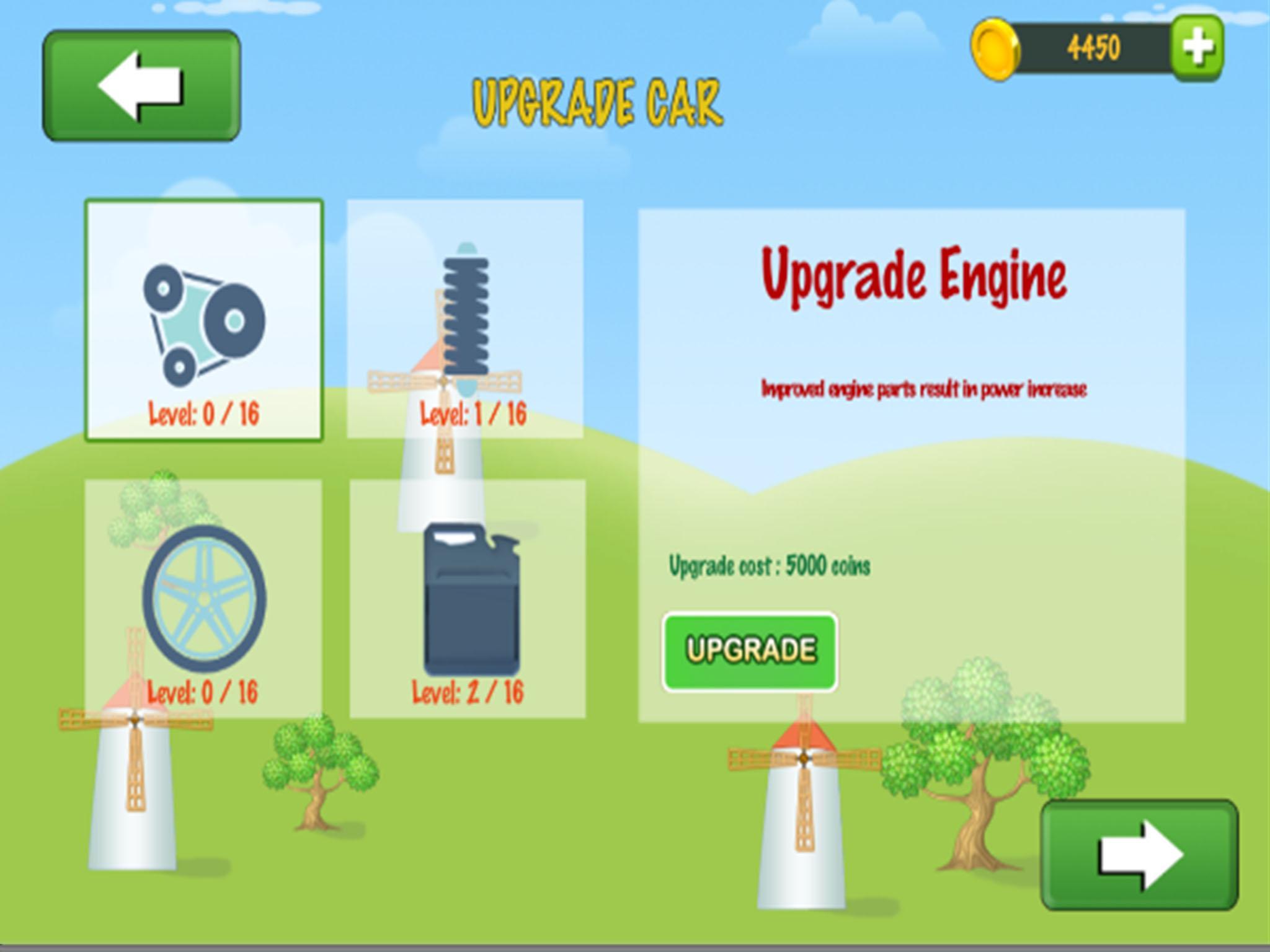
Task: Go back with the left arrow button
Action: pyautogui.click(x=141, y=86)
